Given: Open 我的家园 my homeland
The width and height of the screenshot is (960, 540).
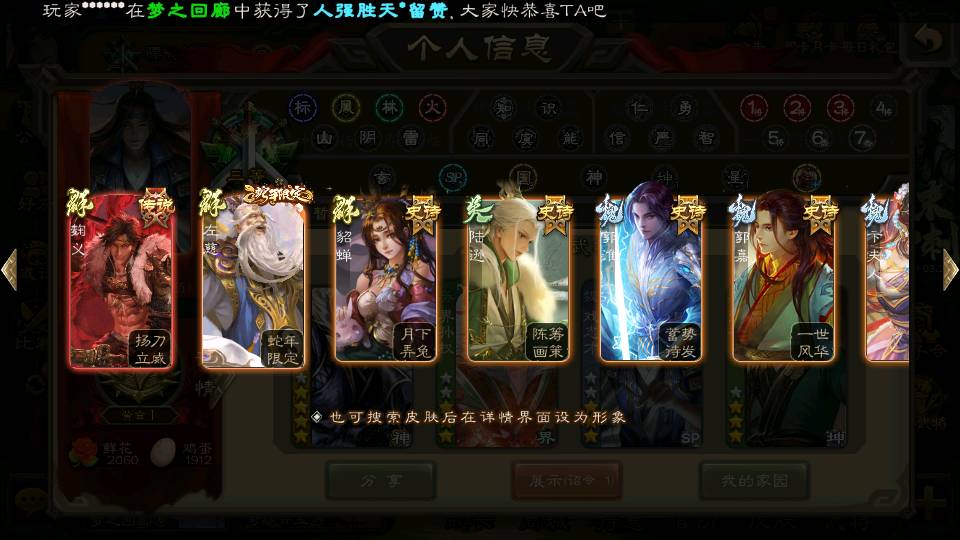Looking at the screenshot, I should [754, 481].
